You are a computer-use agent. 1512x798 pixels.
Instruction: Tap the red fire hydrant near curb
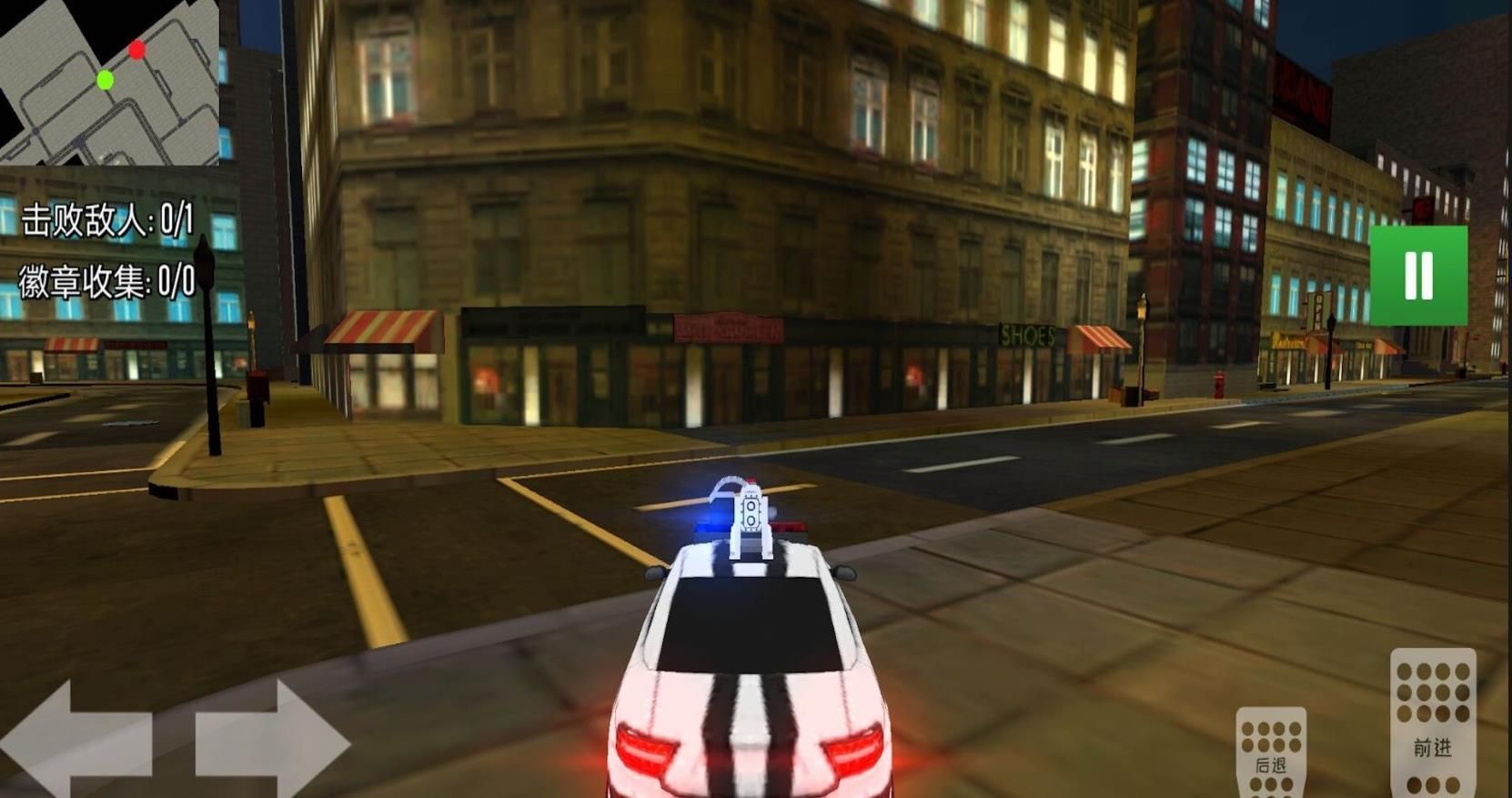(x=1219, y=387)
